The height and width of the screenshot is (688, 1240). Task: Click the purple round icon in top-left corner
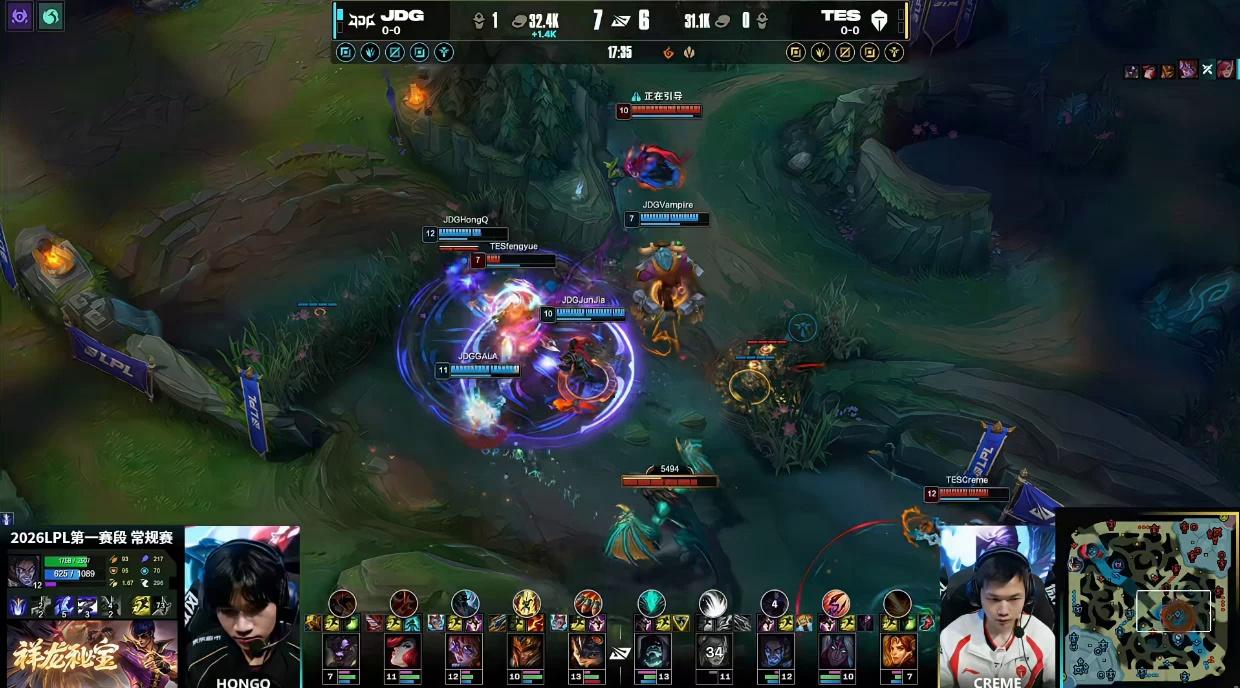click(x=19, y=16)
